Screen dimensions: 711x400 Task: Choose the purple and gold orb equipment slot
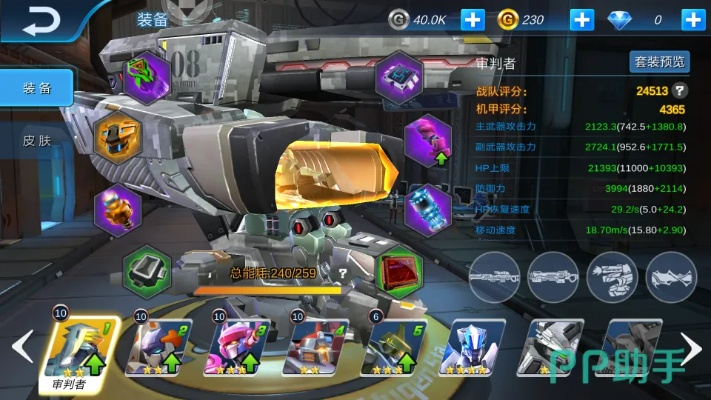point(116,207)
